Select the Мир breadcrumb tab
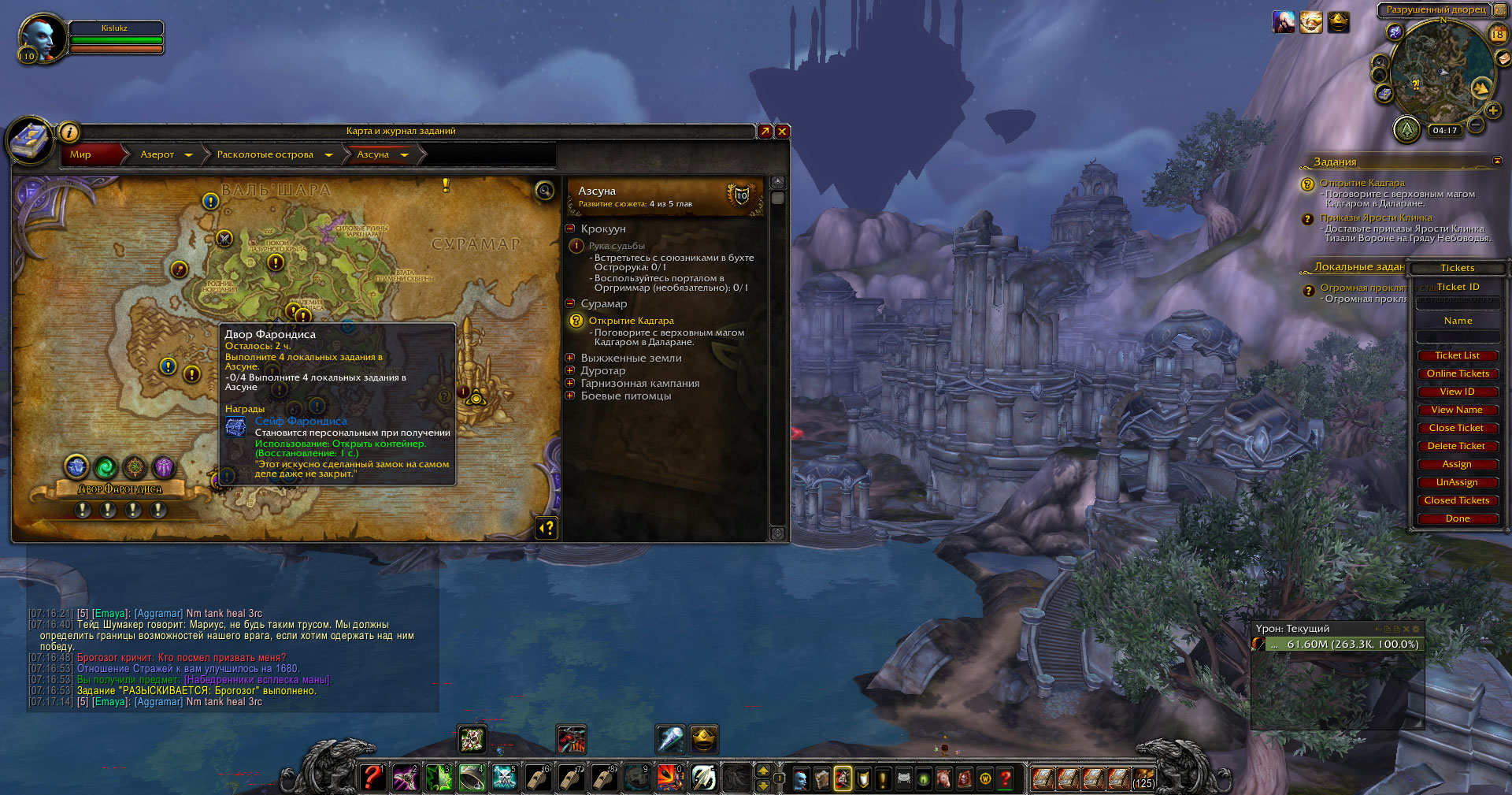Image resolution: width=1512 pixels, height=795 pixels. click(x=81, y=154)
